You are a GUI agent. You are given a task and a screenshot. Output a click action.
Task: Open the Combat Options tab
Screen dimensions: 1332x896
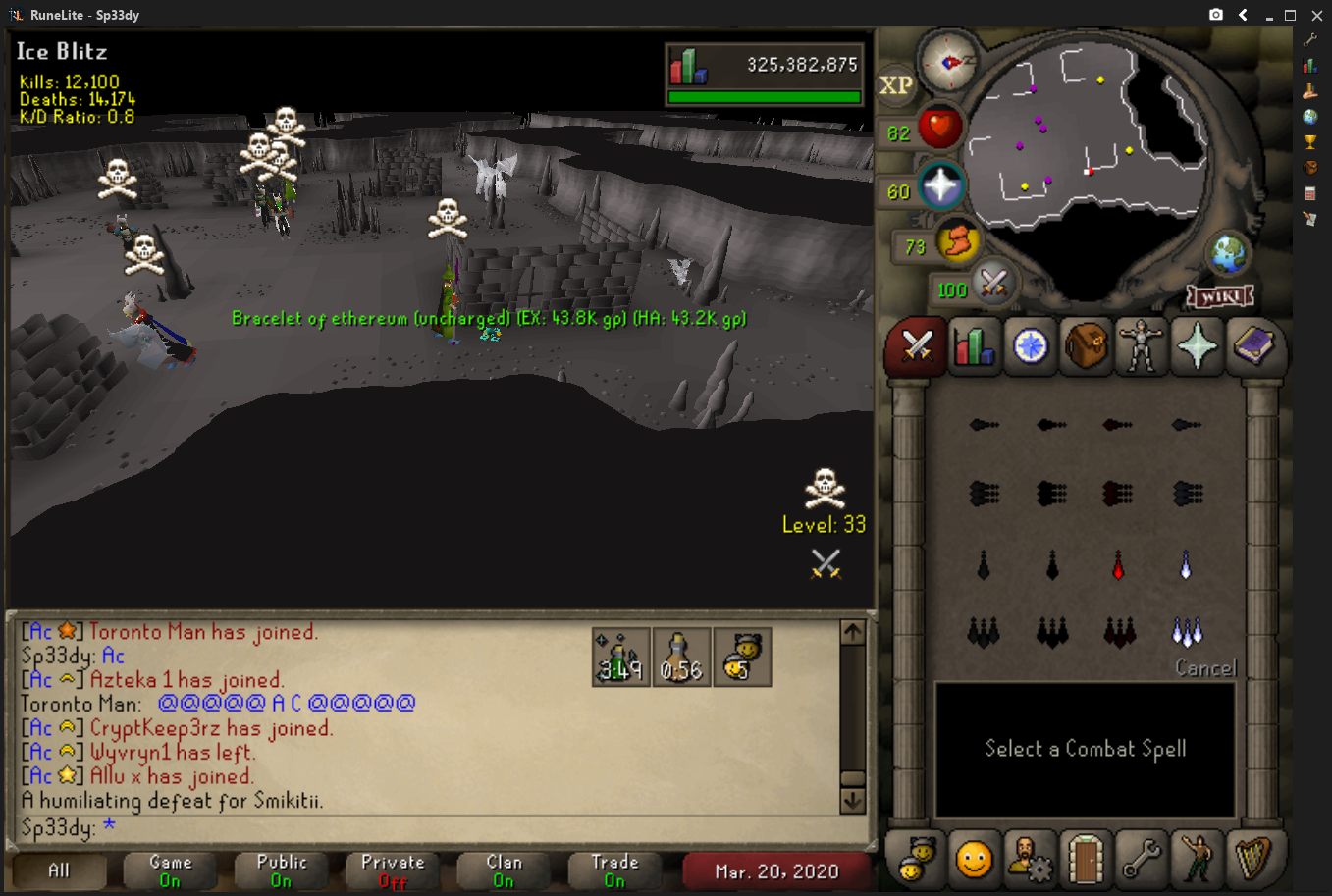click(917, 346)
